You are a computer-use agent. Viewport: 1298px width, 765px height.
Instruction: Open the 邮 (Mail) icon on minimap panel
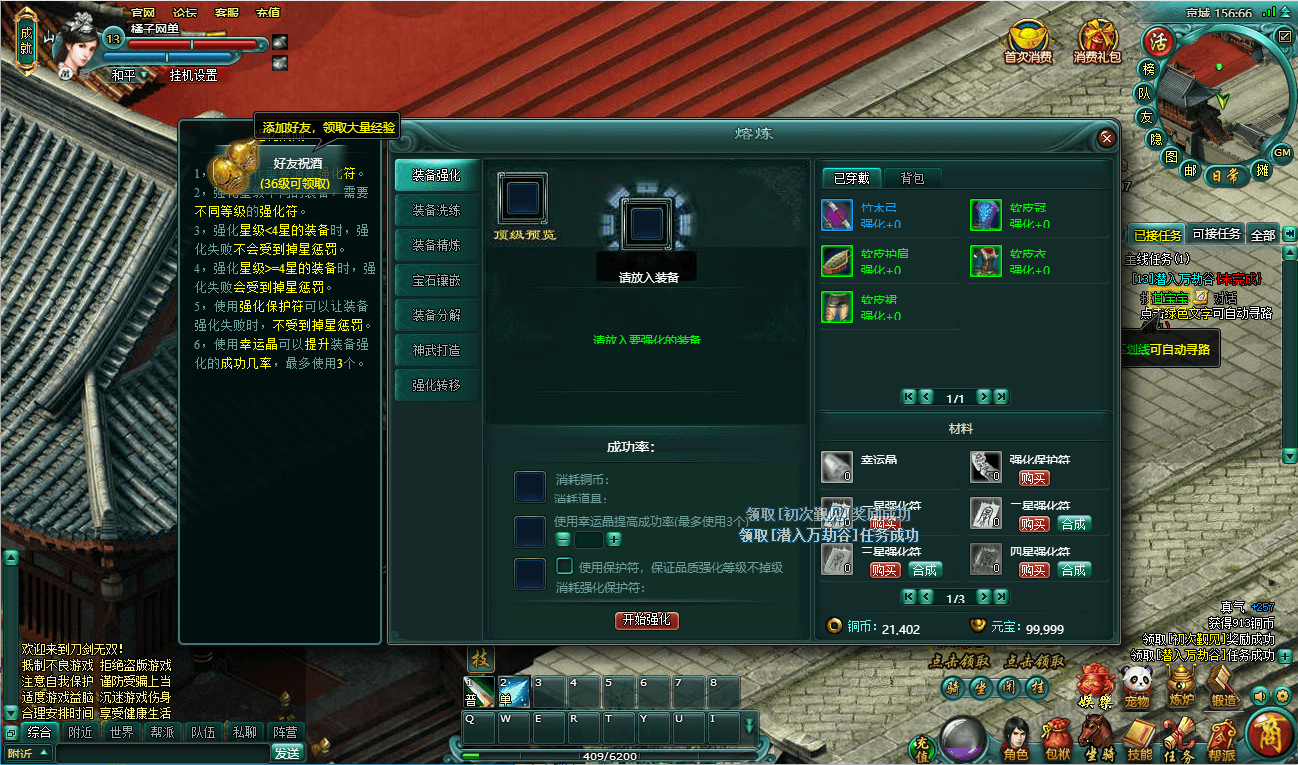[x=1190, y=172]
